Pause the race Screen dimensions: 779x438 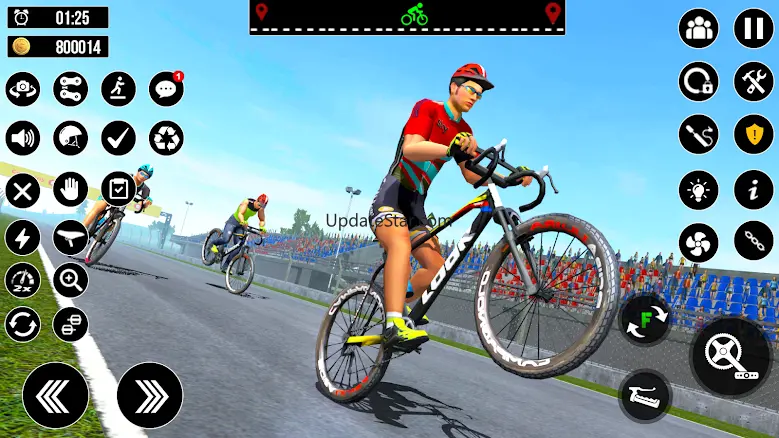(x=754, y=28)
